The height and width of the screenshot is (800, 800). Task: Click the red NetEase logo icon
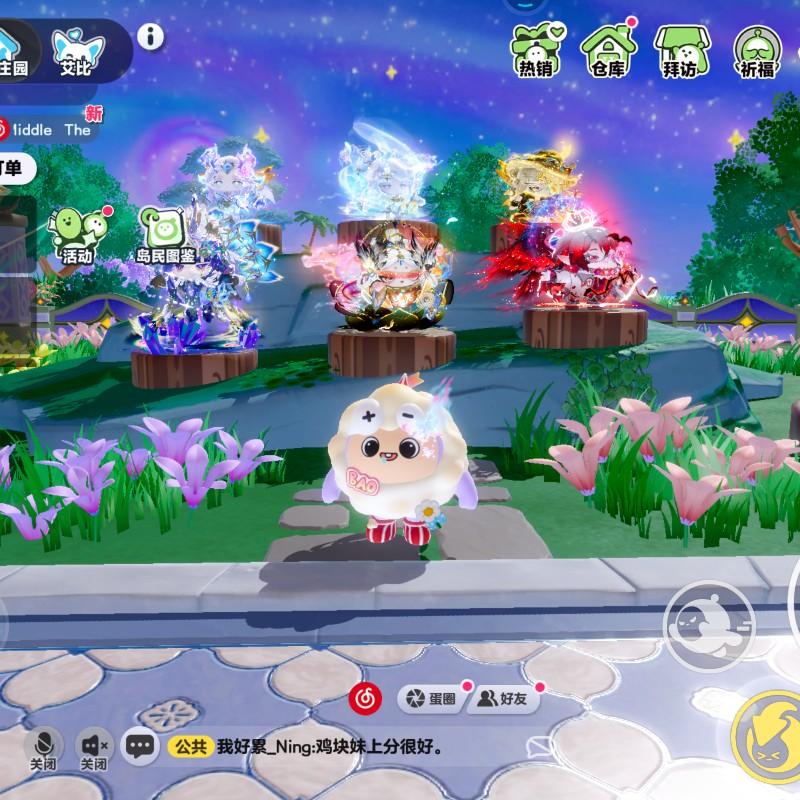365,699
